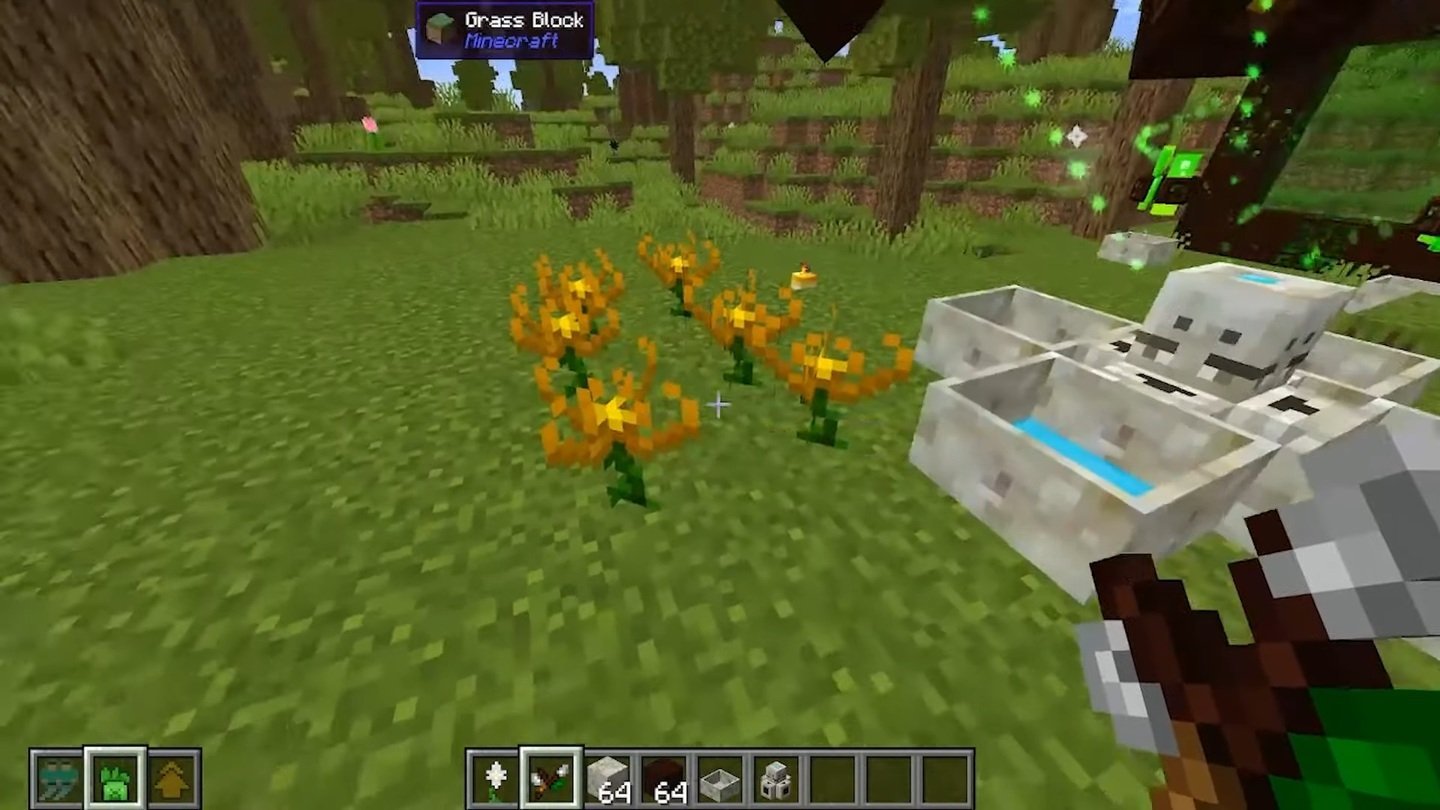Click the first empty slot after the spawner minecart
Viewport: 1440px width, 810px height.
[833, 778]
